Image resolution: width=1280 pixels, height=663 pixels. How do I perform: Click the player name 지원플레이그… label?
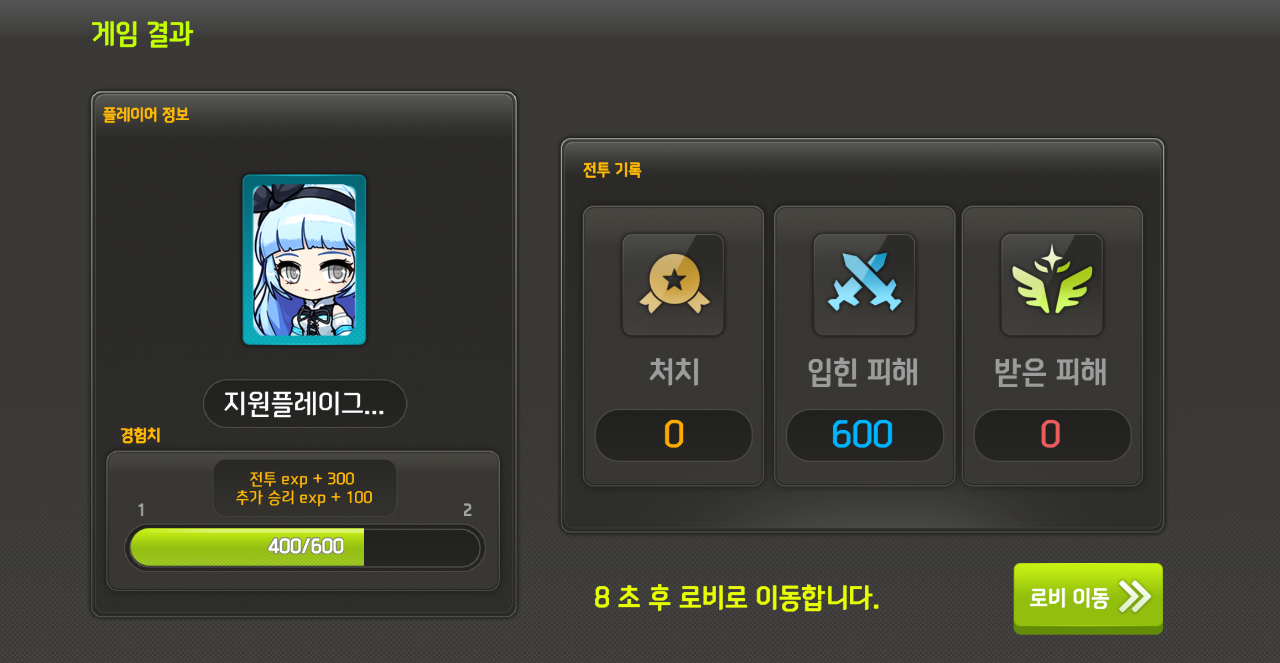pyautogui.click(x=305, y=403)
